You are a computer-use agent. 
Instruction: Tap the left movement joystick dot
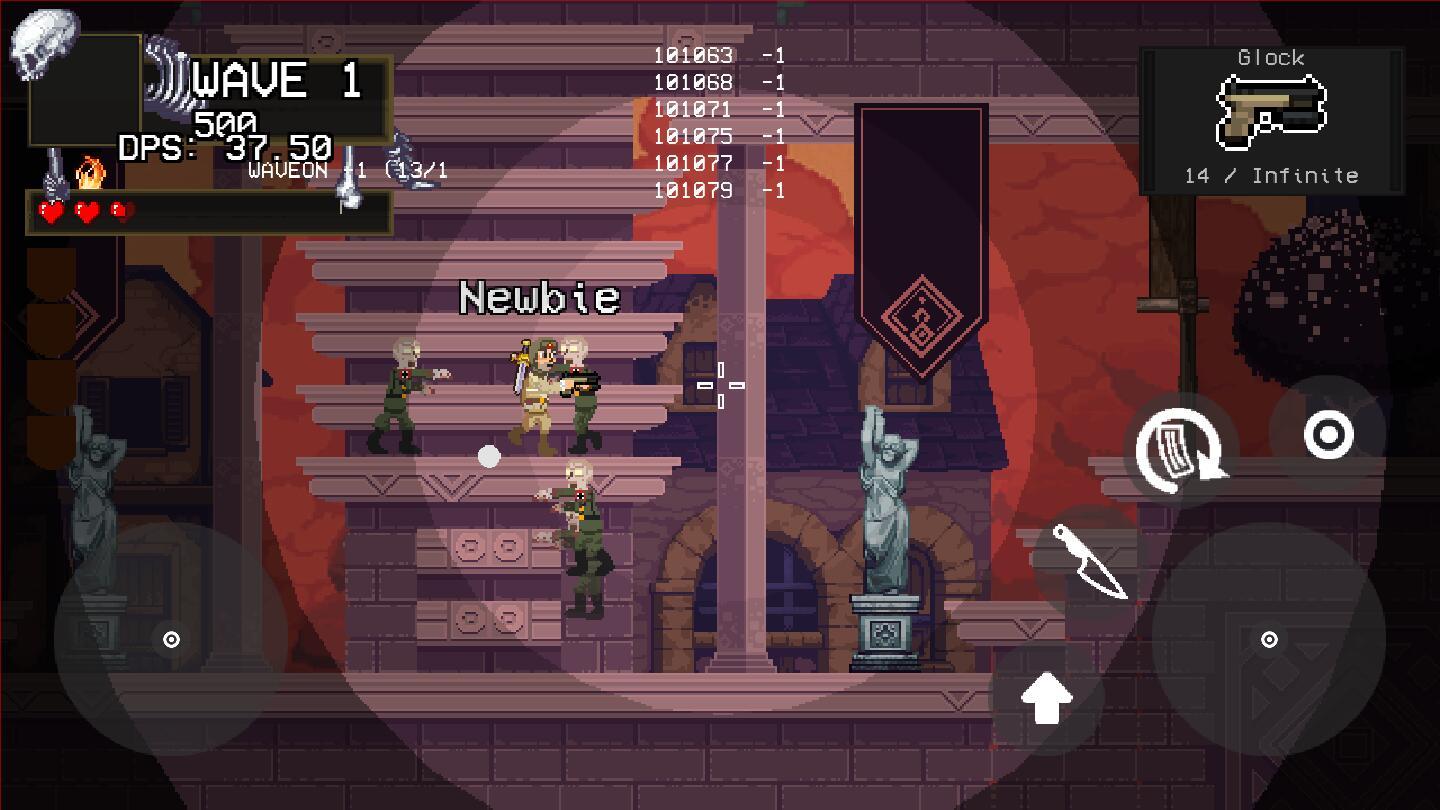[170, 639]
